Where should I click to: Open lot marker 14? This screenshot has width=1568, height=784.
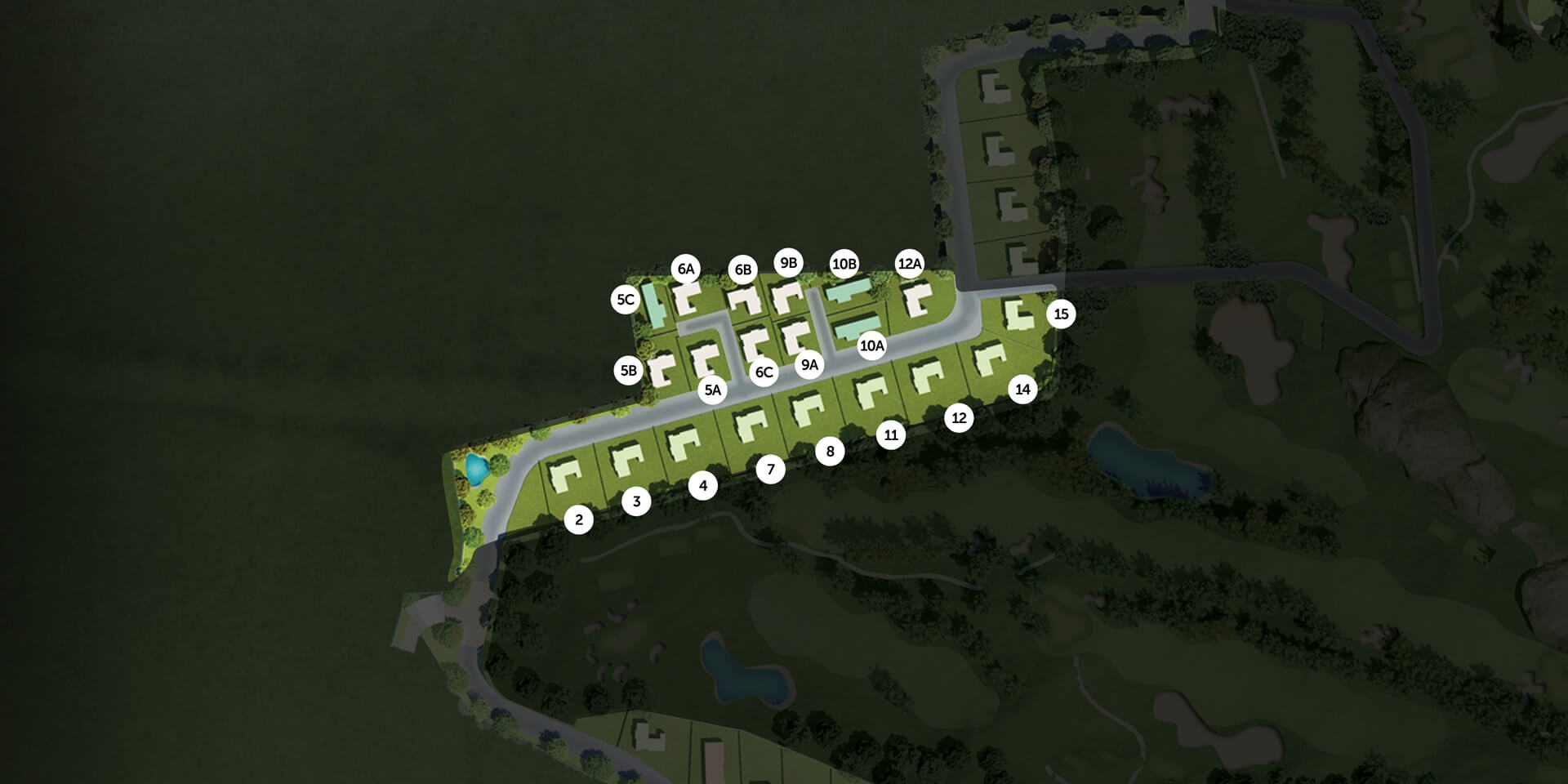[1022, 390]
